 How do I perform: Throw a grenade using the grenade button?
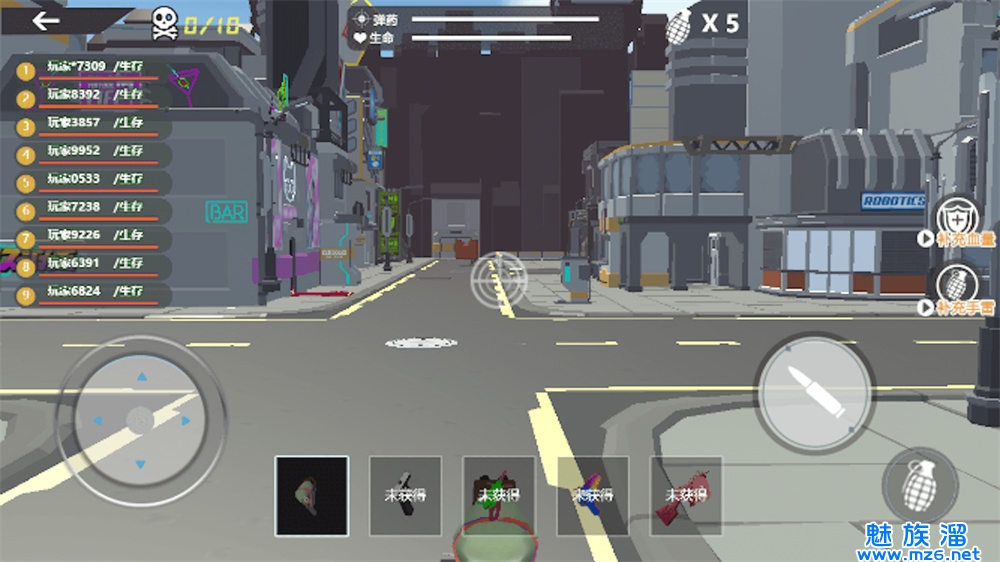click(x=920, y=487)
